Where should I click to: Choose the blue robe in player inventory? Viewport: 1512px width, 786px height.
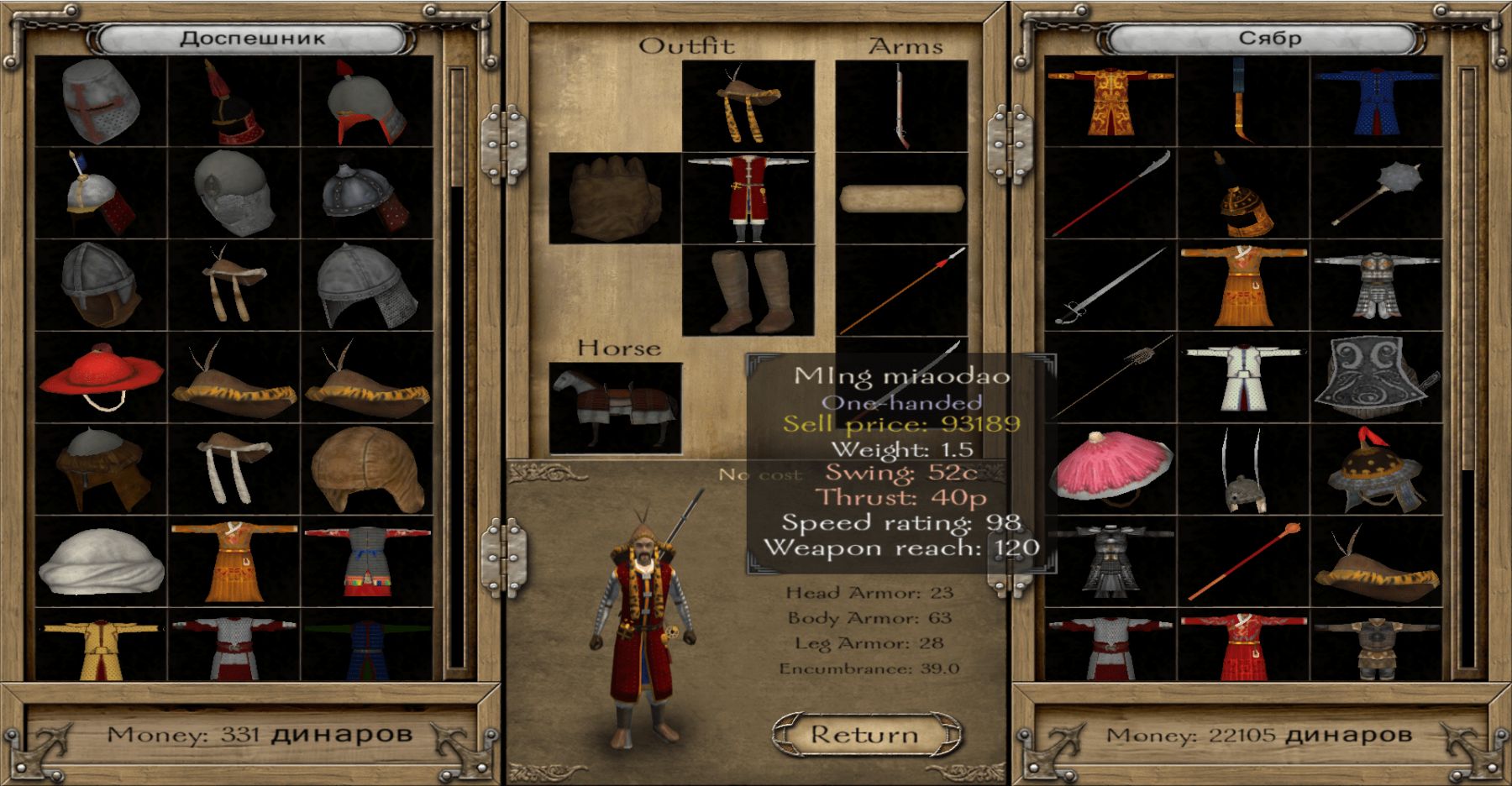1376,102
